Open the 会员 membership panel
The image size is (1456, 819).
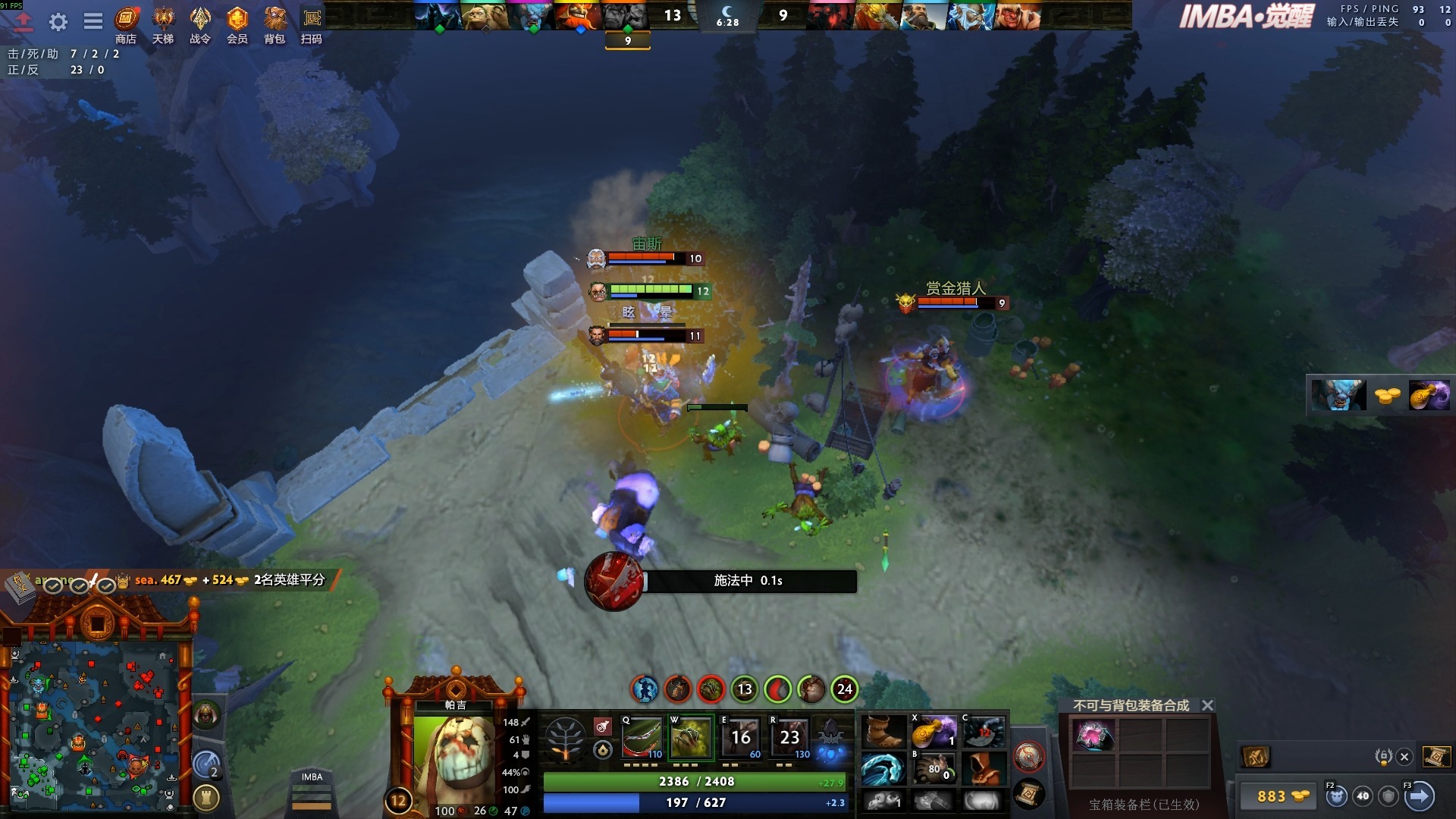tap(237, 25)
